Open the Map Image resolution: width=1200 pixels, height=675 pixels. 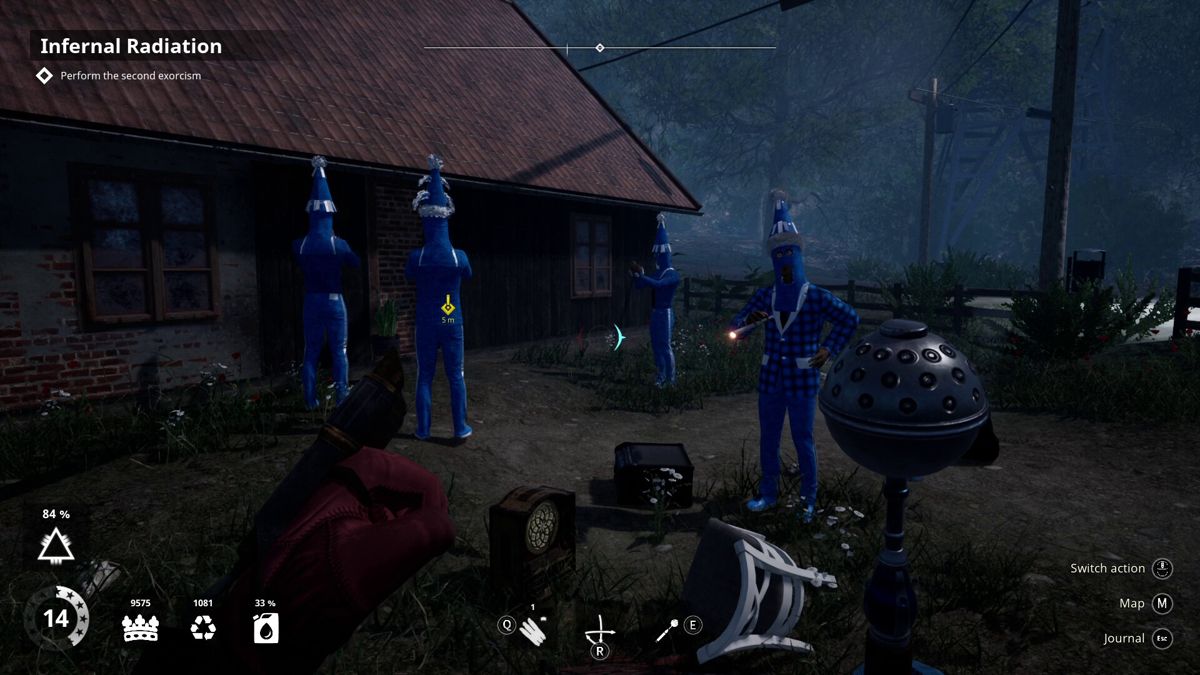coord(1161,603)
